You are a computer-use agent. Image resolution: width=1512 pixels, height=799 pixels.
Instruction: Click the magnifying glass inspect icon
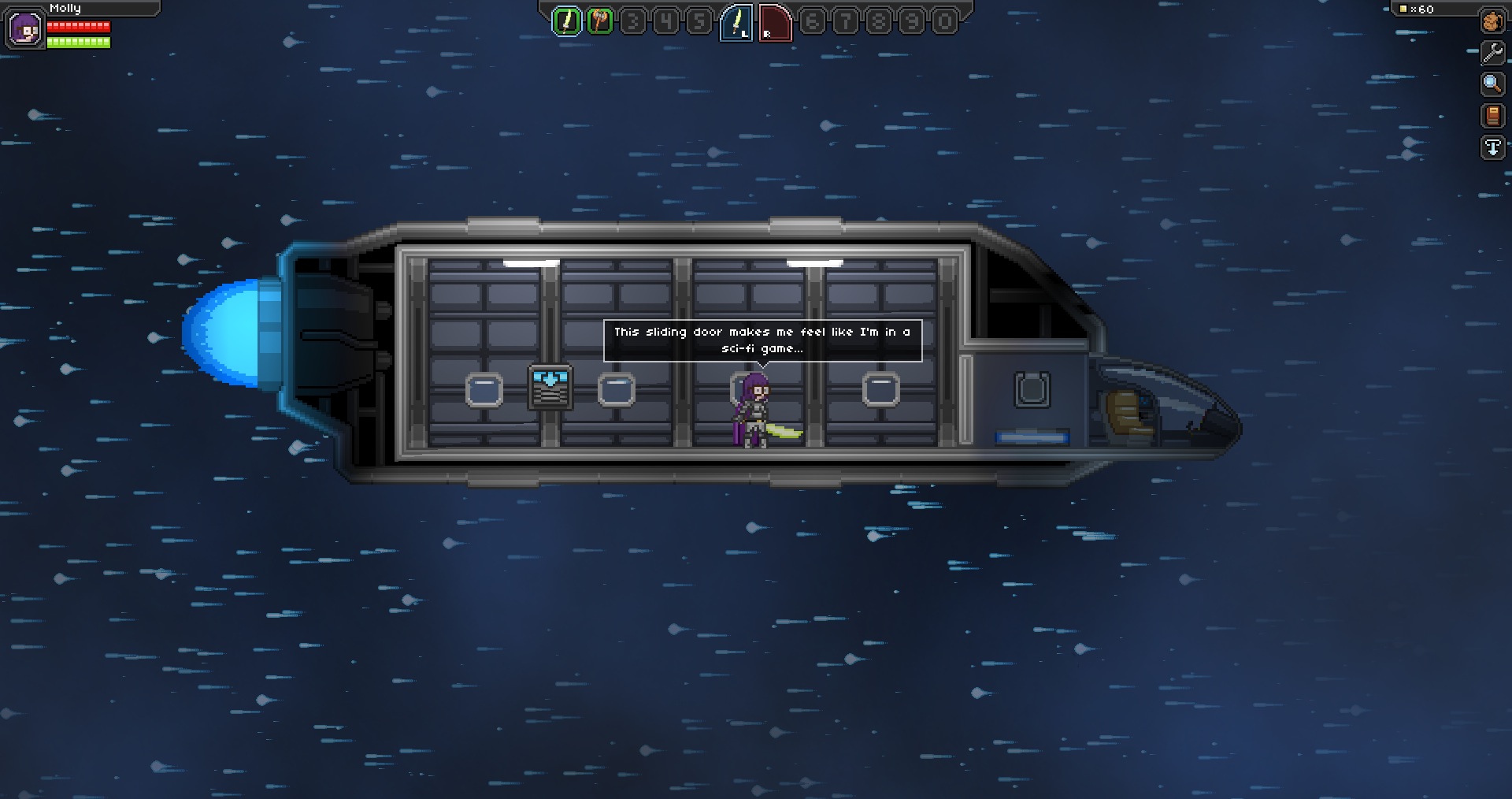point(1492,84)
